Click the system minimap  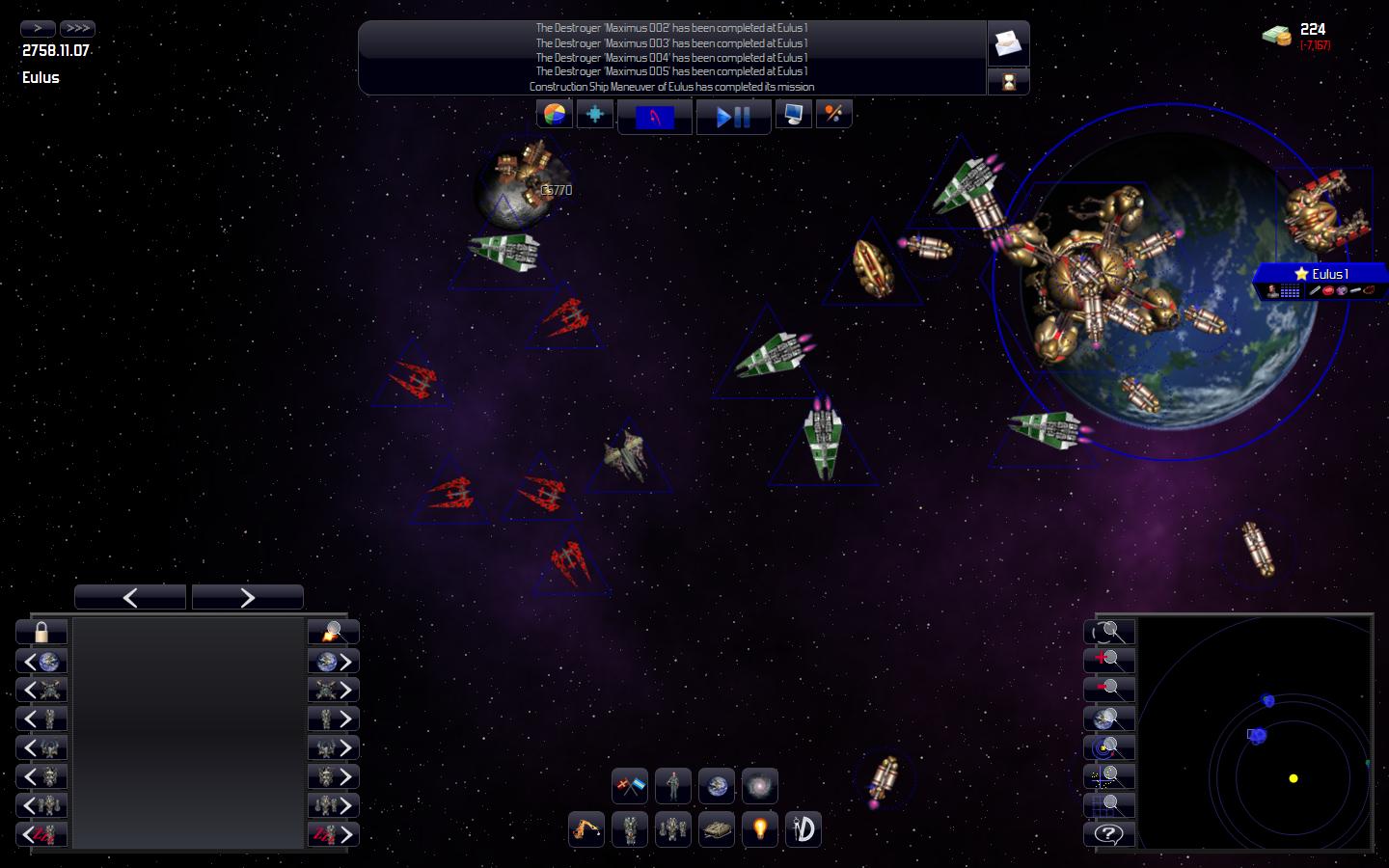[x=1255, y=733]
